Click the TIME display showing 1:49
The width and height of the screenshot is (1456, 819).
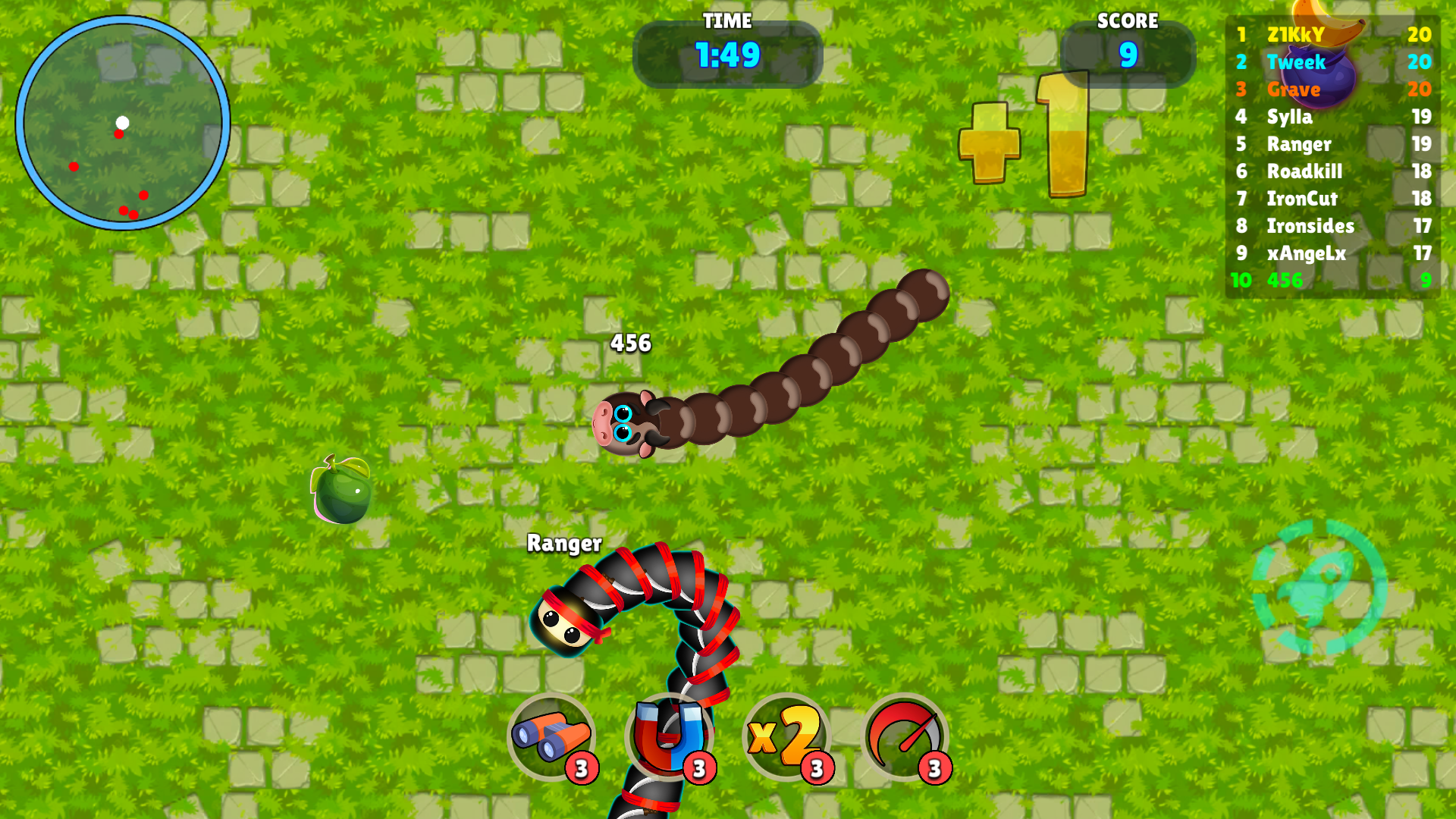[x=726, y=53]
